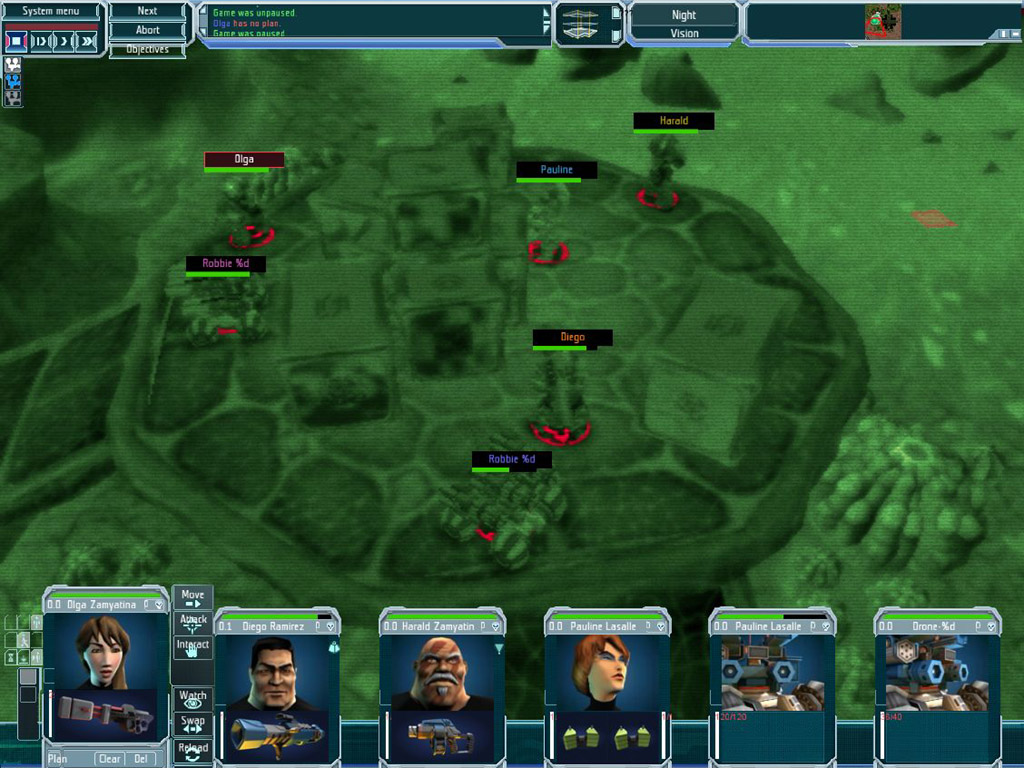This screenshot has height=768, width=1024.
Task: Choose the Move command
Action: coord(193,598)
